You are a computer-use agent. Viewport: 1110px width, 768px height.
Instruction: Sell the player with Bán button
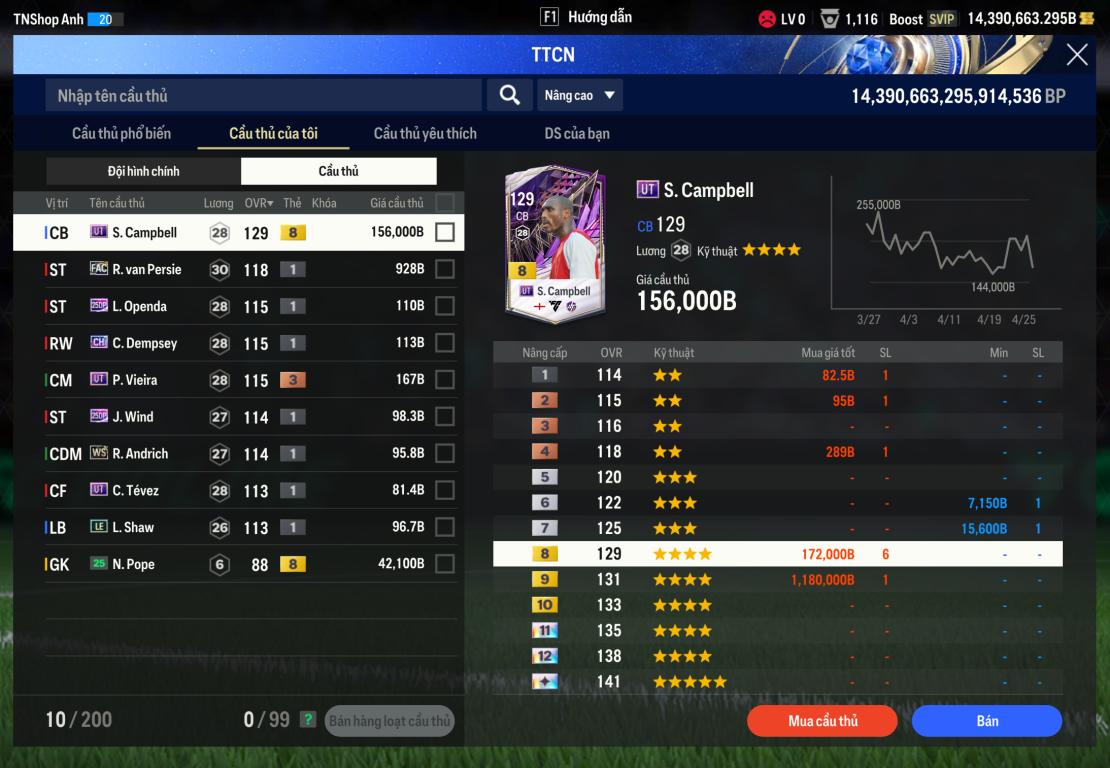(986, 721)
